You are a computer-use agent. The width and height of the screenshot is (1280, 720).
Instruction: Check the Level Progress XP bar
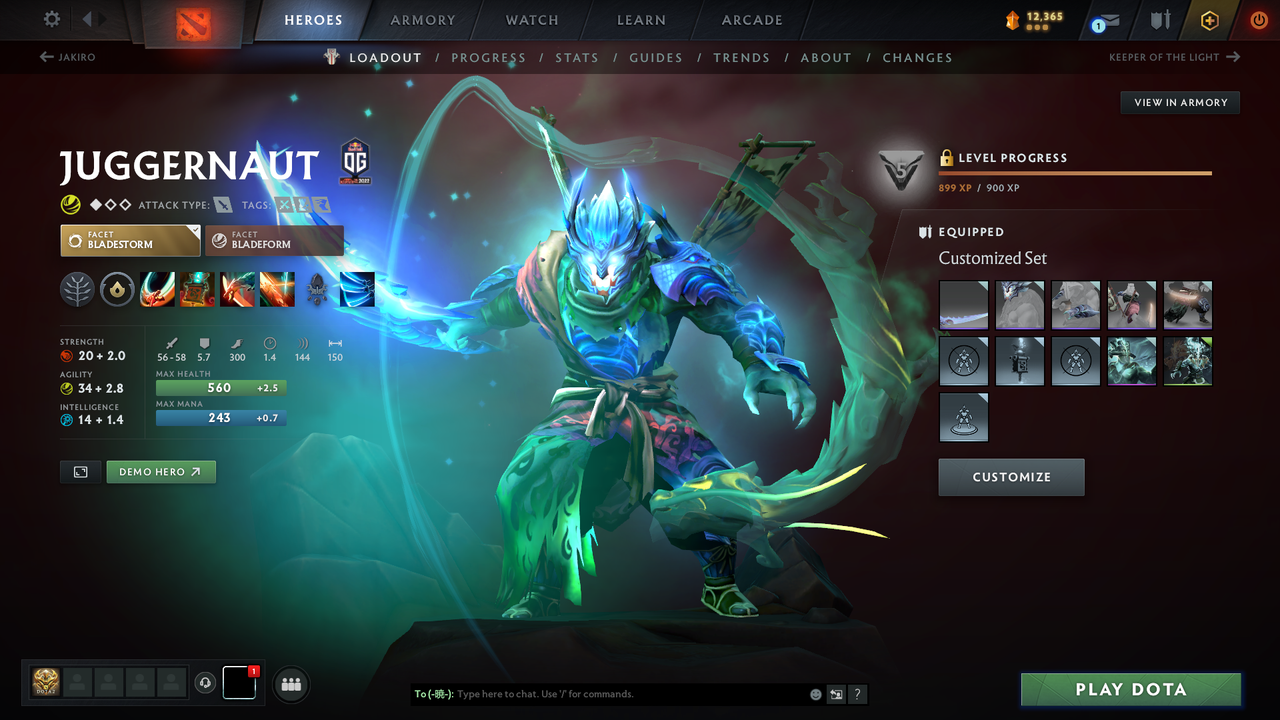tap(1075, 173)
